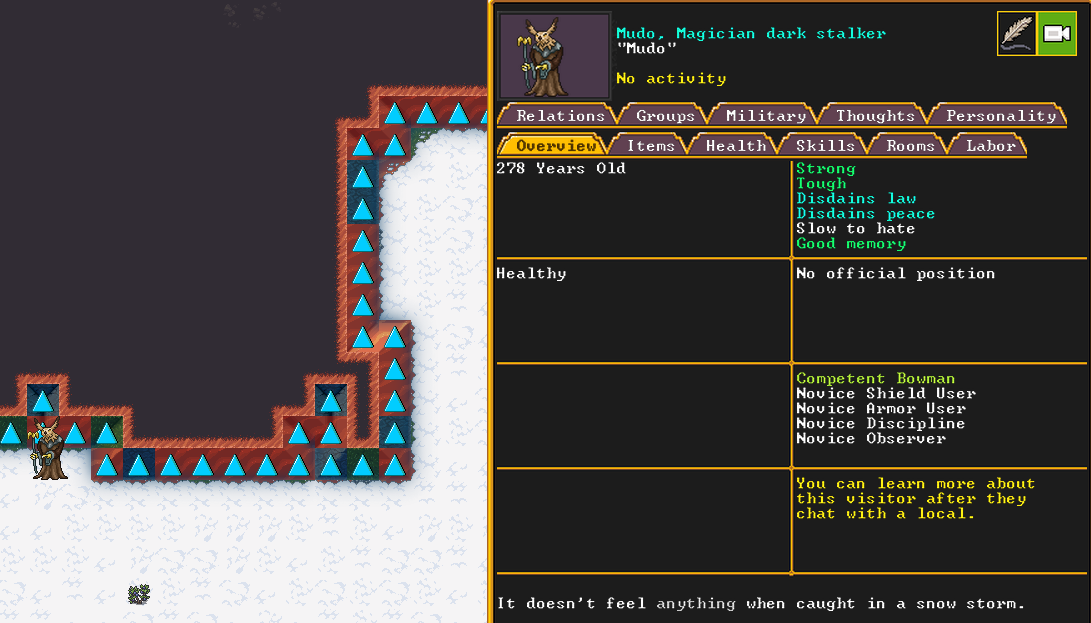Image resolution: width=1091 pixels, height=623 pixels.
Task: Select the Overview tab
Action: [x=555, y=146]
